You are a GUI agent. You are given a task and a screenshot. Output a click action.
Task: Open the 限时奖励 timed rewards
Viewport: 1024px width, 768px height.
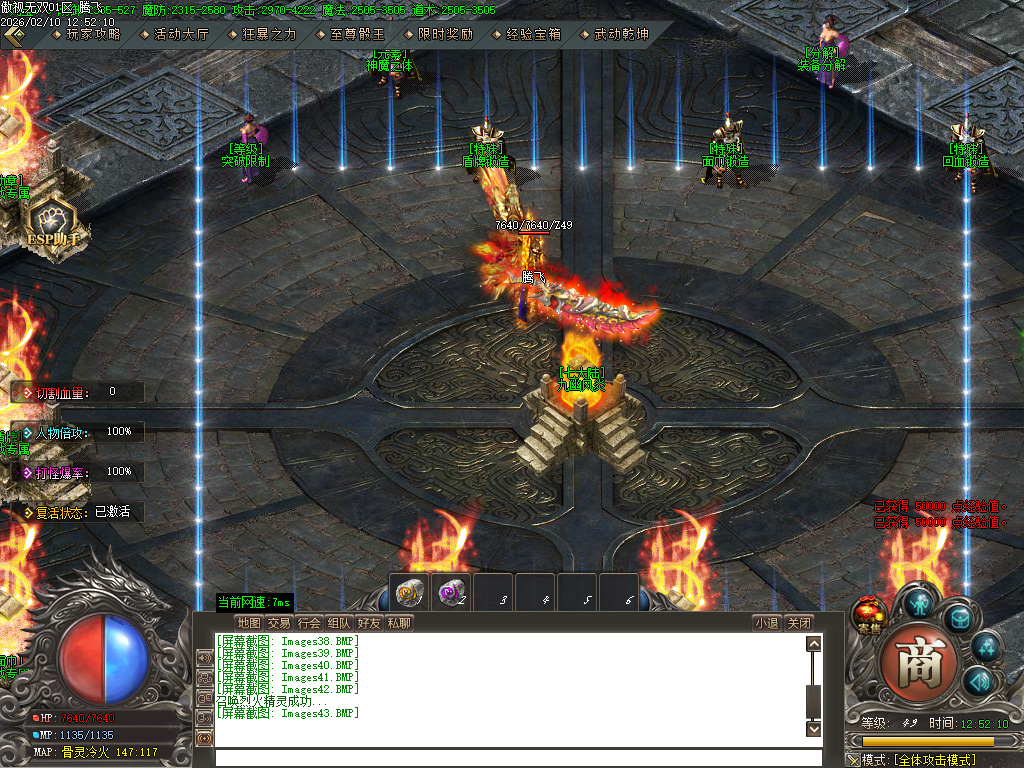coord(437,34)
